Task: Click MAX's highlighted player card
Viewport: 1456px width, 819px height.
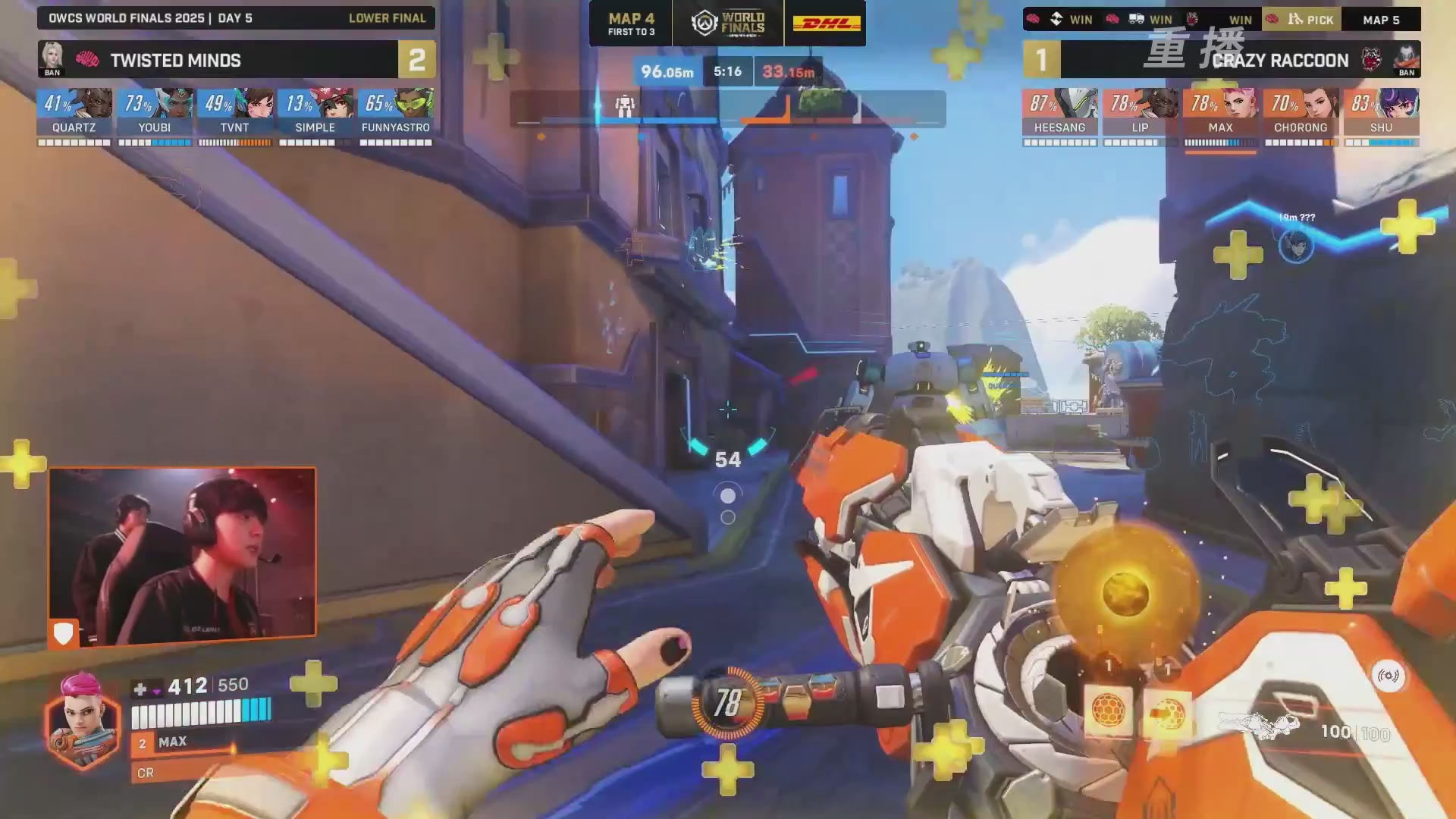Action: (x=1220, y=115)
